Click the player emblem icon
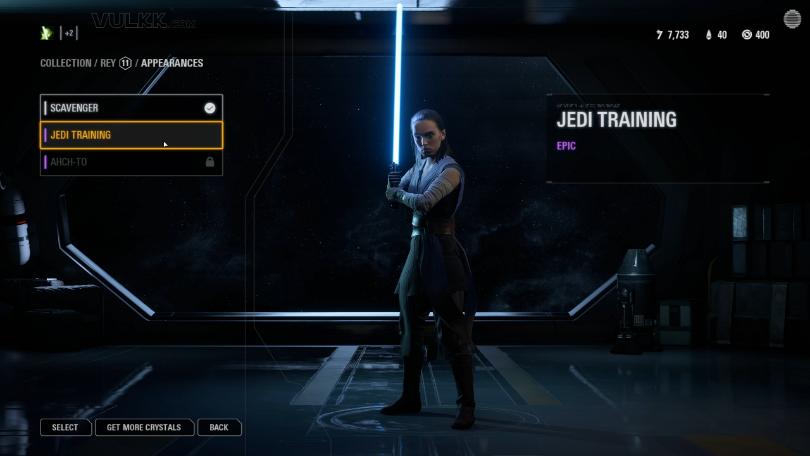The image size is (810, 456). tap(46, 33)
